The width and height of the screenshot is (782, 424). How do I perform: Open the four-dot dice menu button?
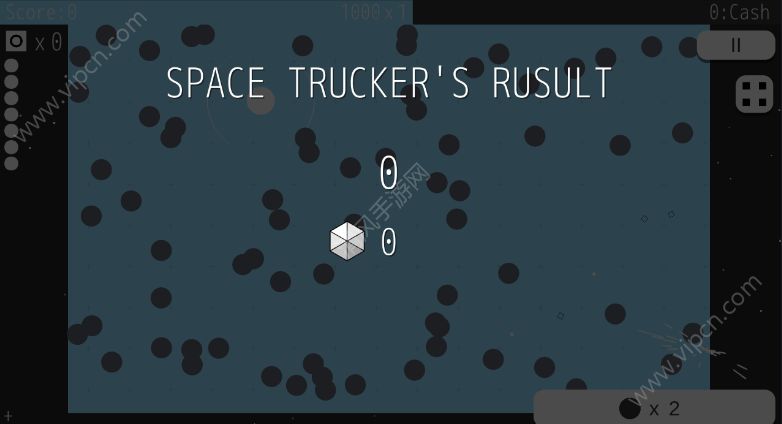(x=754, y=94)
